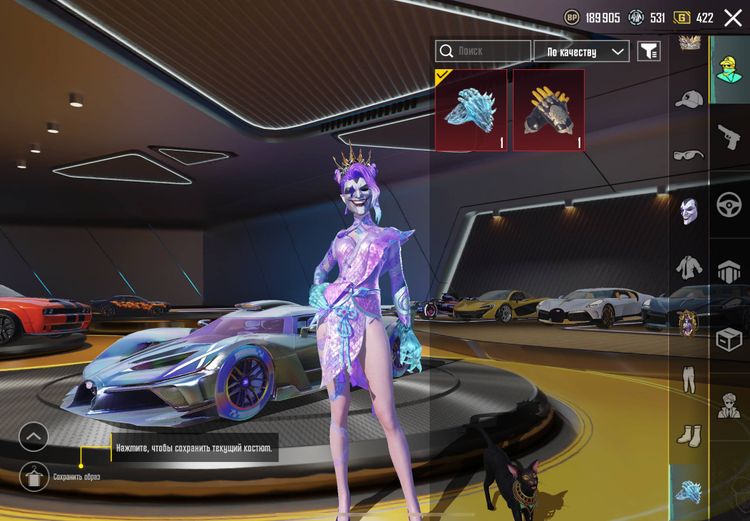
Task: Click the Сохранить образ hanger button
Action: point(33,476)
